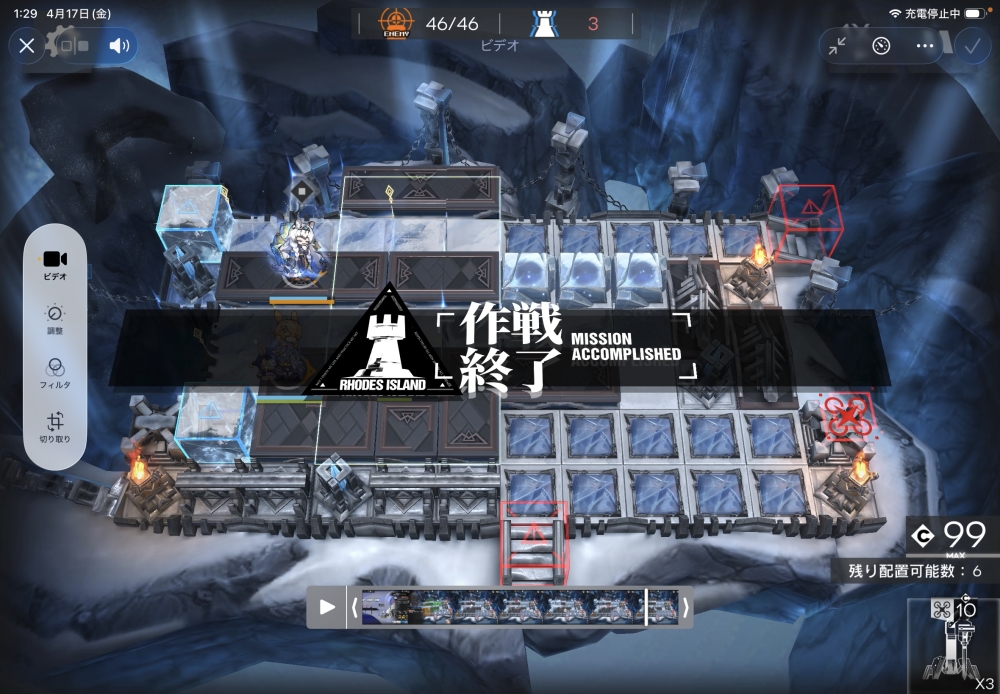Click the left trim handle of filmstrip
1000x694 pixels.
(x=354, y=607)
